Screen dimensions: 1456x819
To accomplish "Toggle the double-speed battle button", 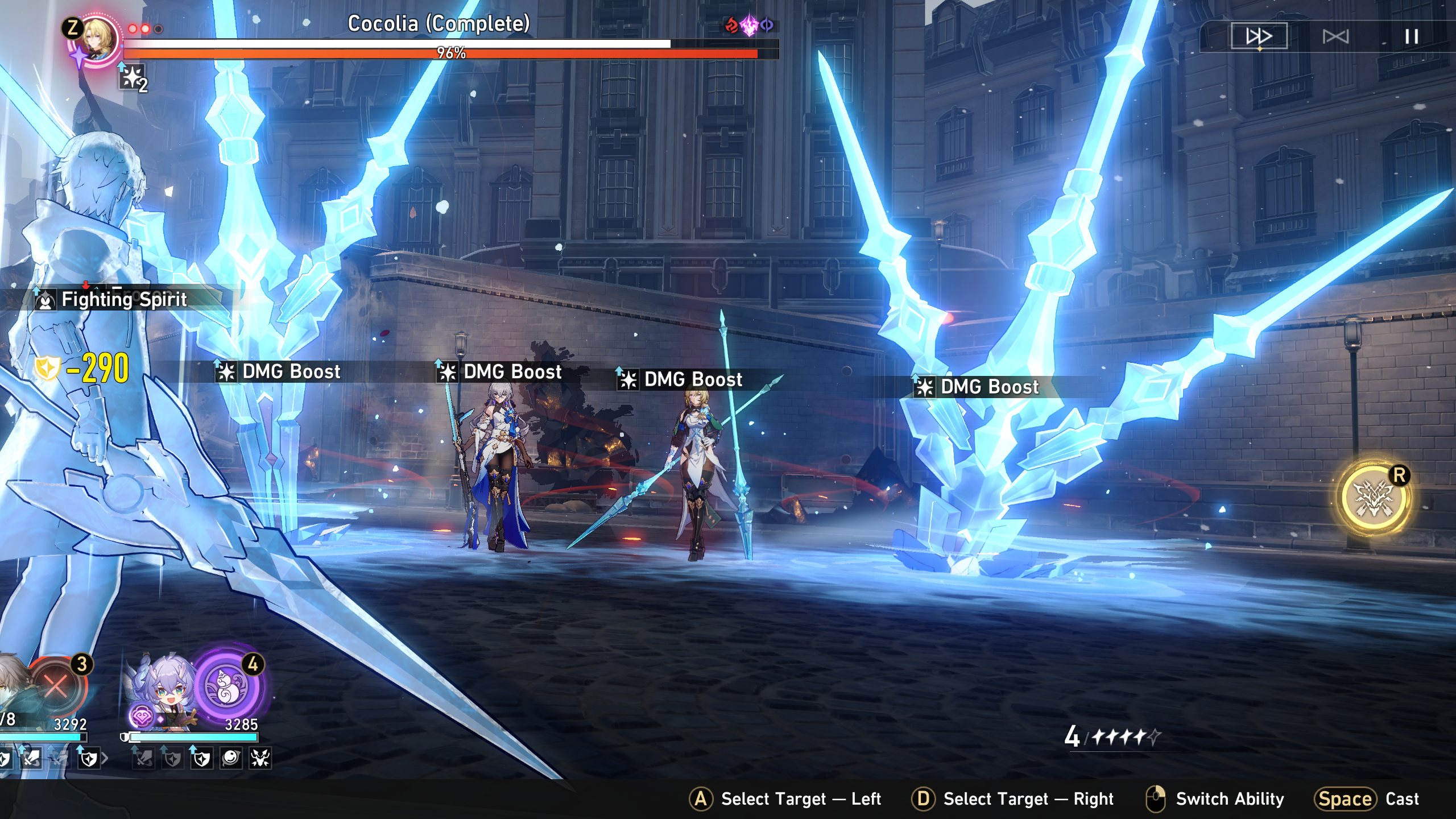I will [1259, 36].
